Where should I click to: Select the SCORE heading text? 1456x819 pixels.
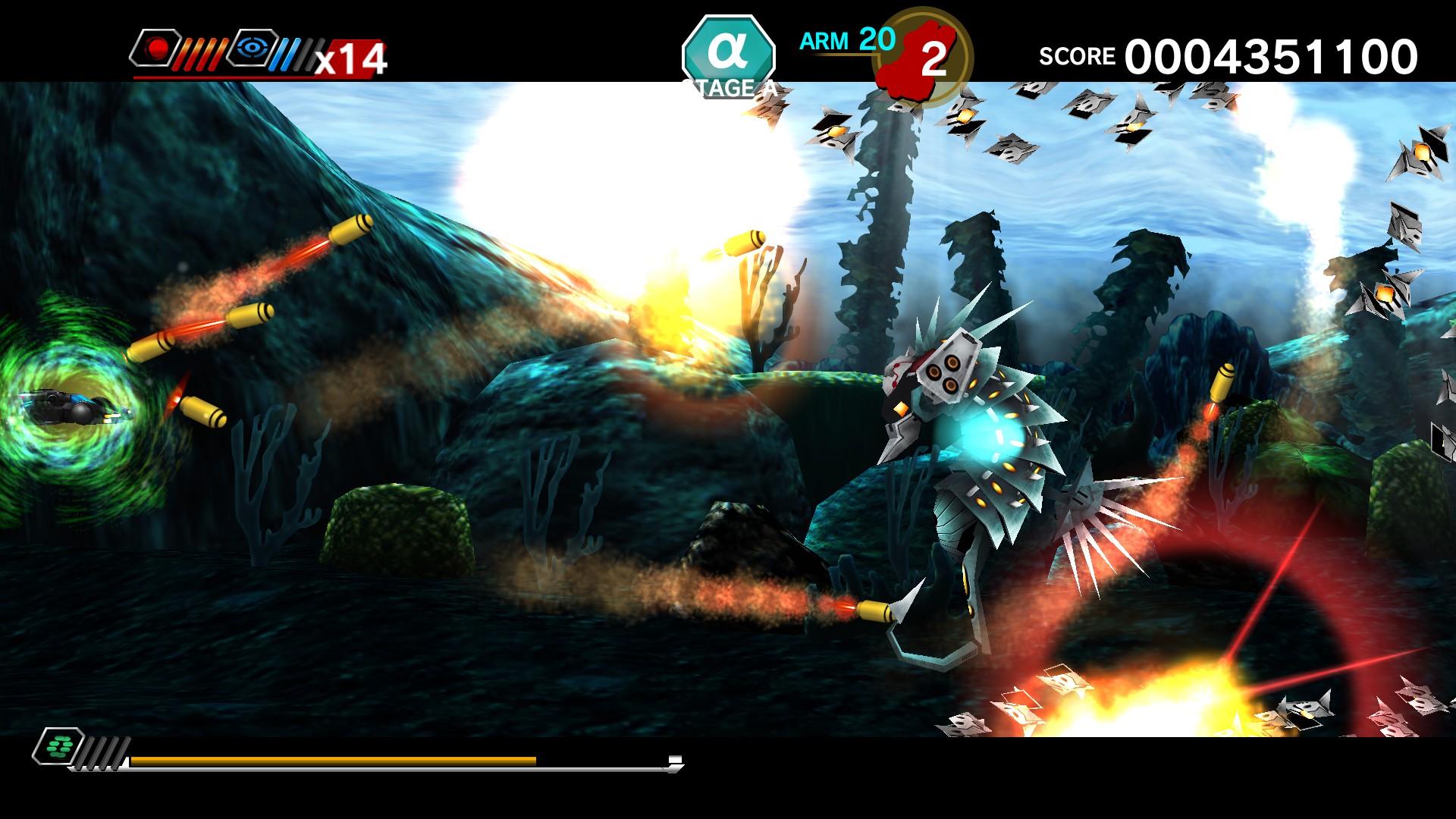(x=1077, y=55)
